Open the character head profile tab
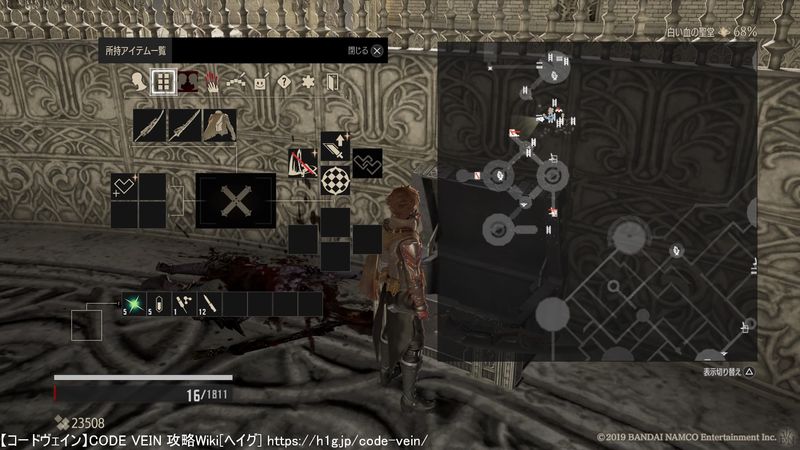Screen dimensions: 800x450 tap(136, 82)
